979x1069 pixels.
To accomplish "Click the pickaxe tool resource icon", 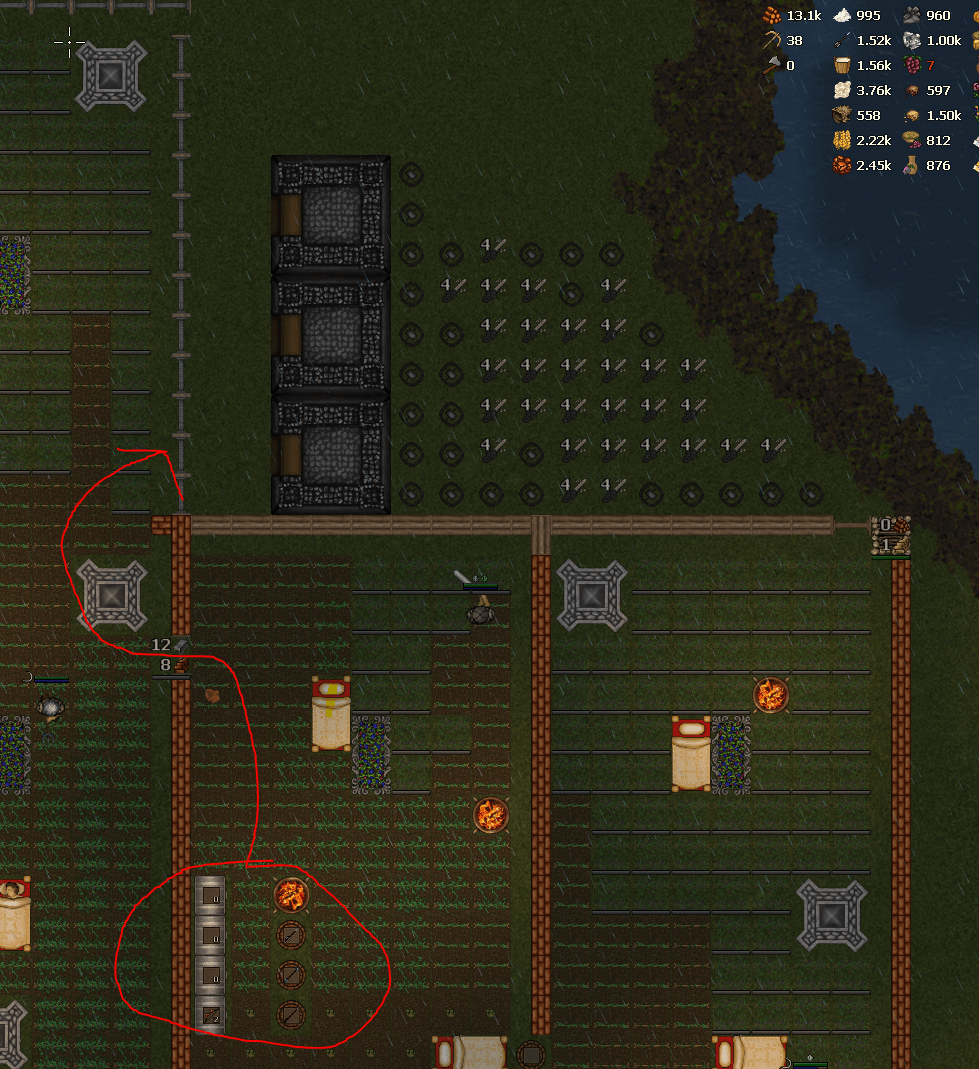I will (x=772, y=41).
